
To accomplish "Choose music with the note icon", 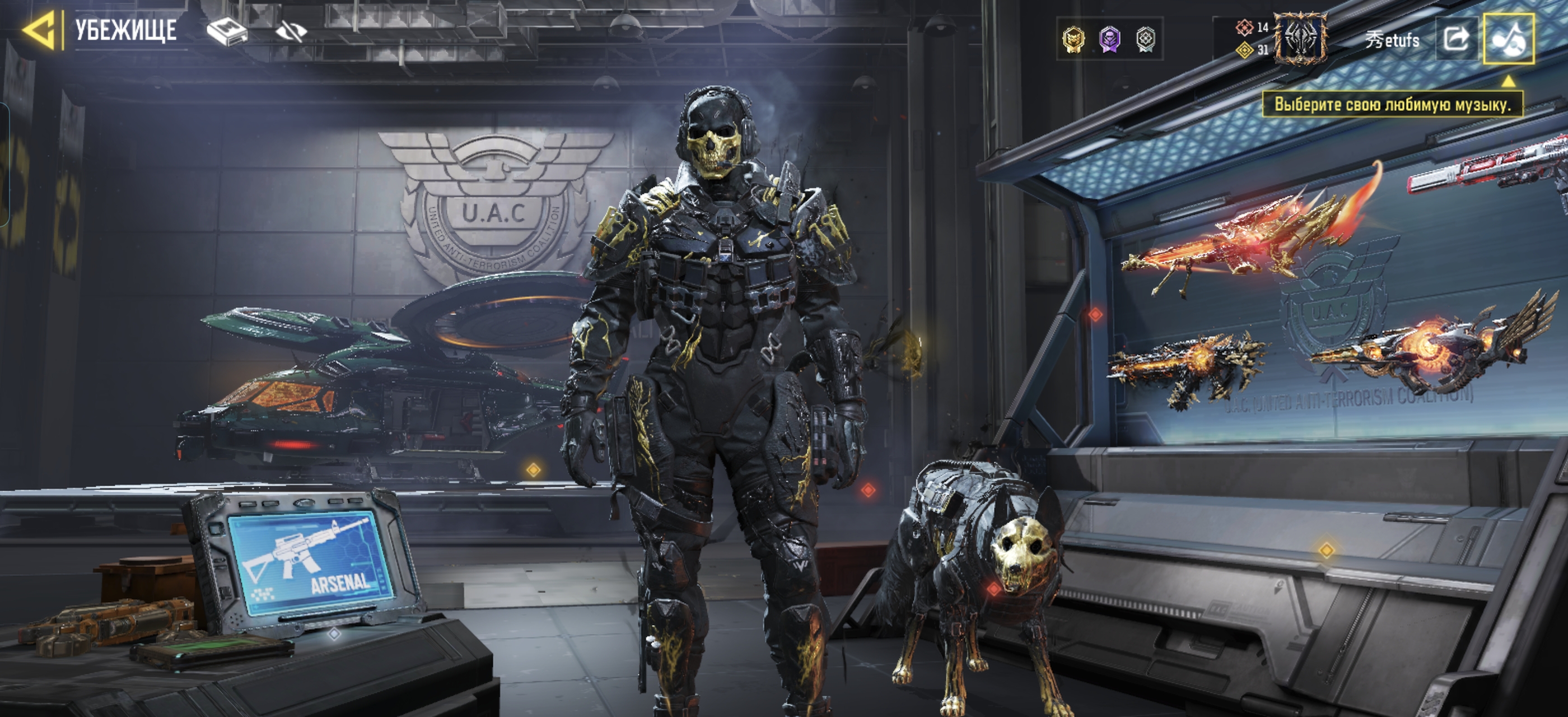I will [x=1508, y=39].
